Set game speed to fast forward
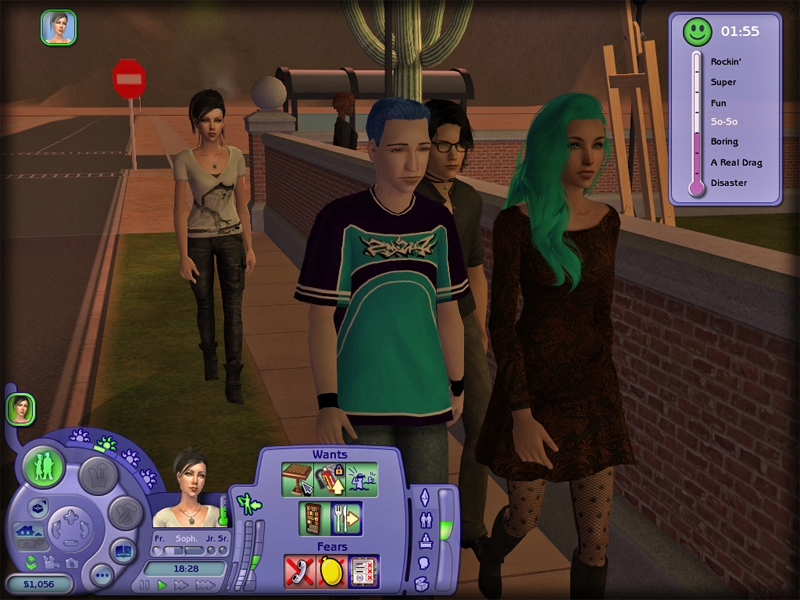 179,585
